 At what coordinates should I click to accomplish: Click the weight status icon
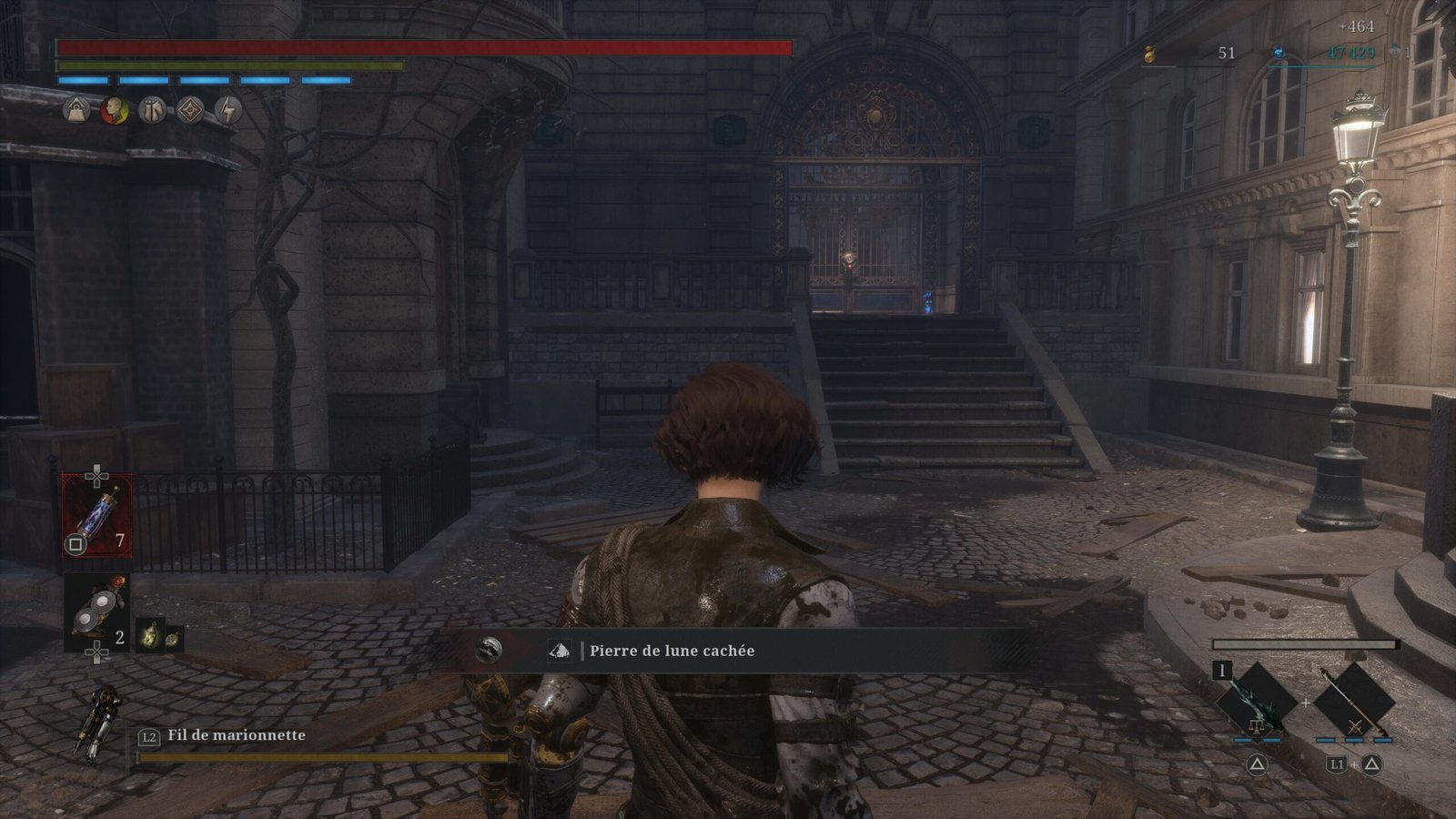76,111
